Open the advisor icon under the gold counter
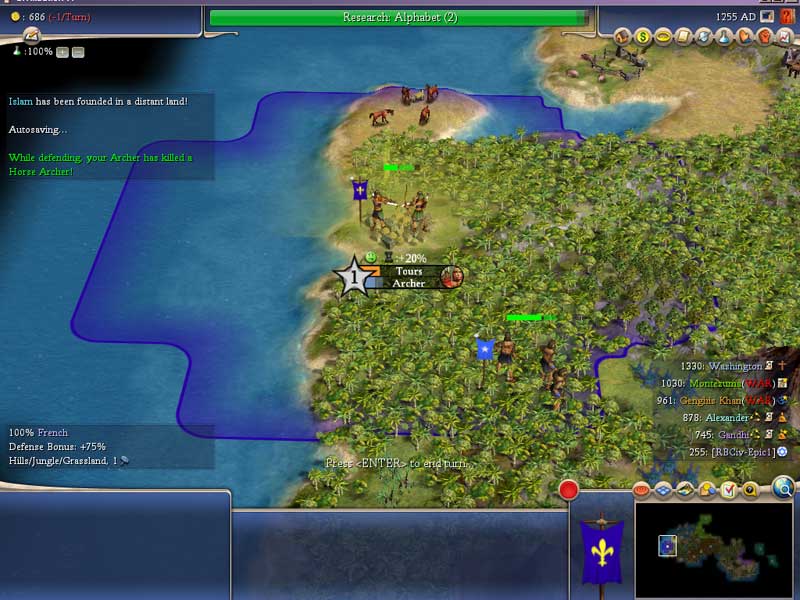Image resolution: width=800 pixels, height=600 pixels. click(31, 35)
